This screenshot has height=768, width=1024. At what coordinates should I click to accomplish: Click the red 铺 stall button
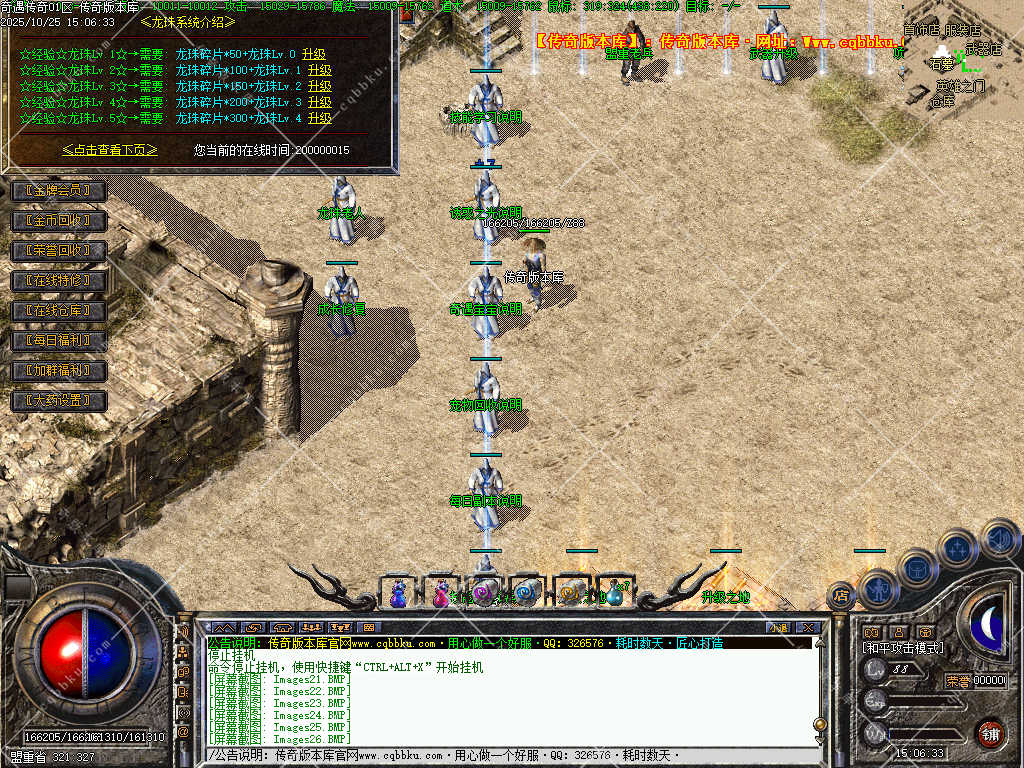click(990, 733)
